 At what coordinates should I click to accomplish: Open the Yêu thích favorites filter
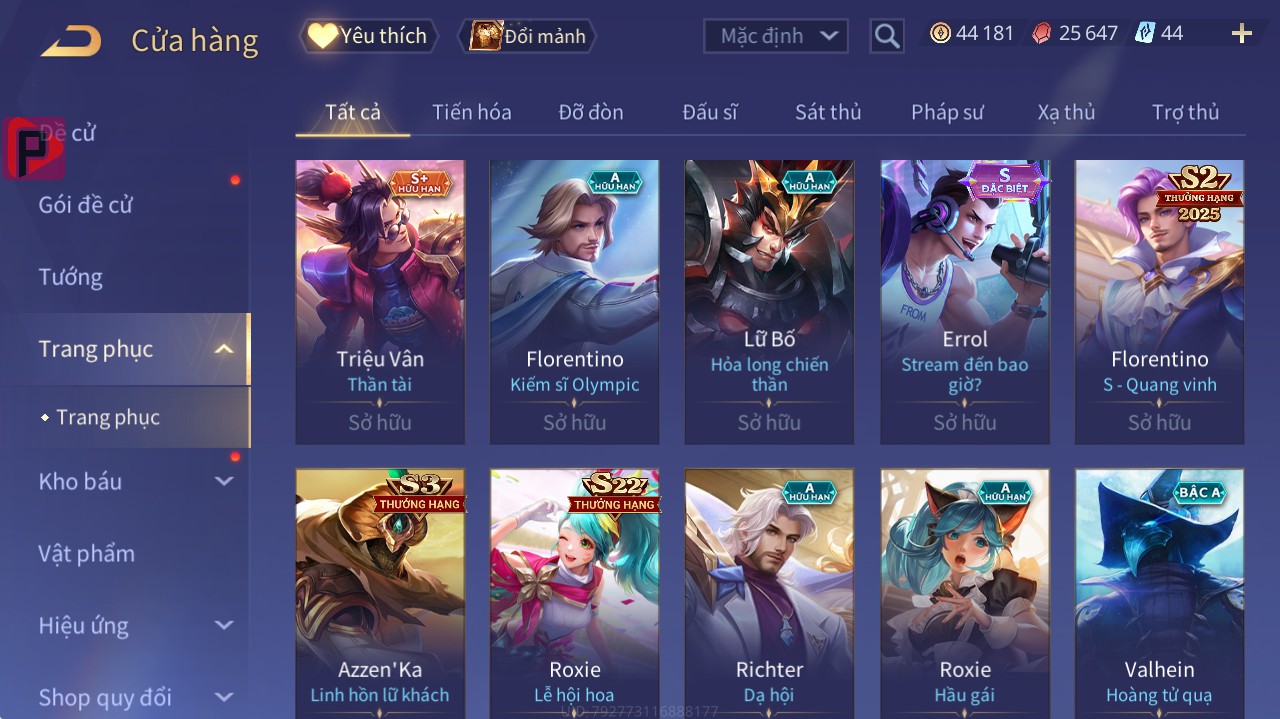click(x=369, y=36)
